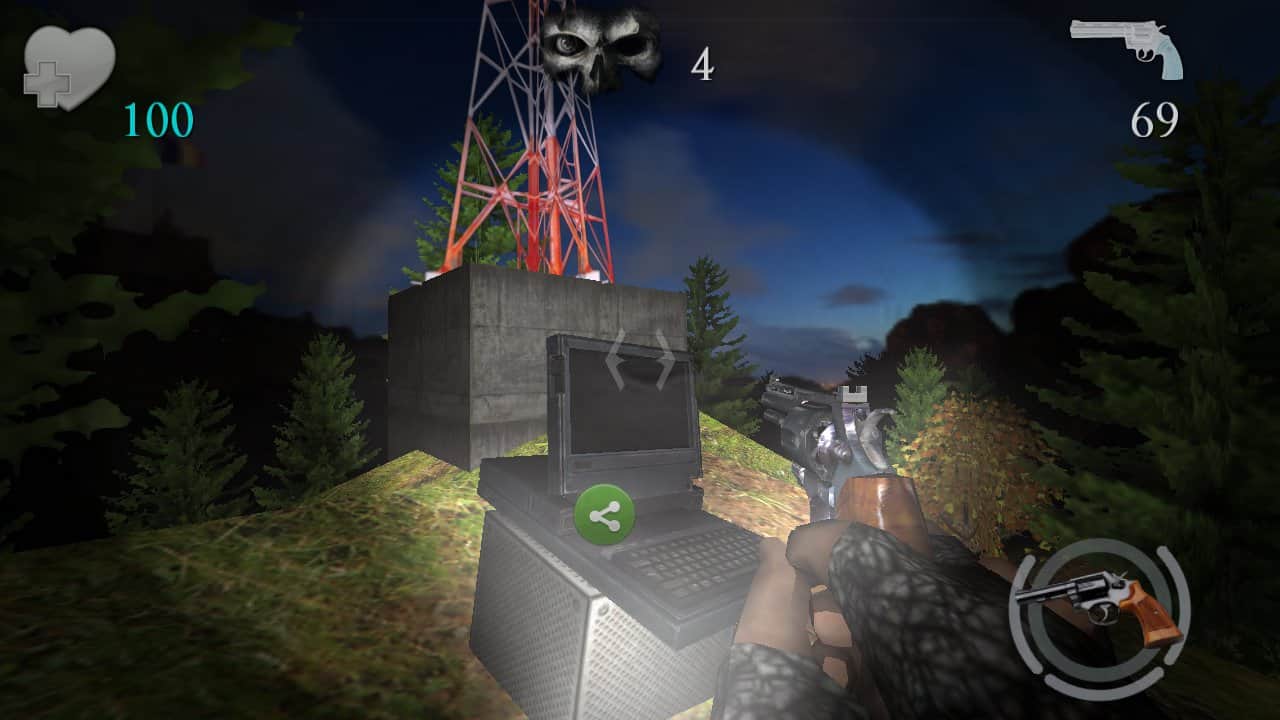Select the kill count 4 display
The height and width of the screenshot is (720, 1280).
click(x=703, y=64)
